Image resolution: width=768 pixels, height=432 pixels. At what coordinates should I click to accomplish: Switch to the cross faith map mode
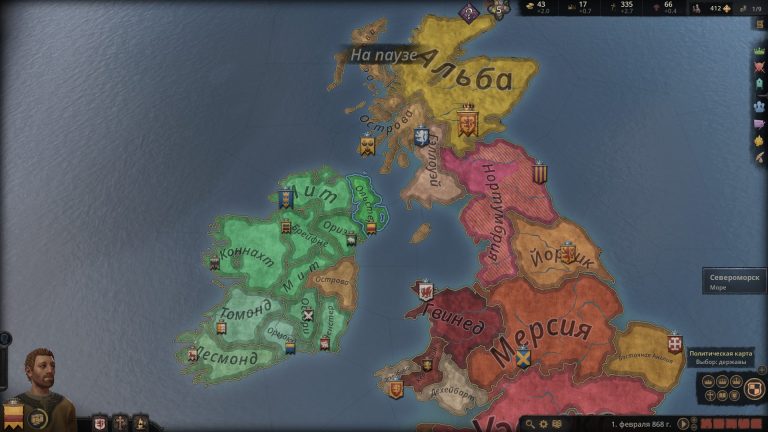point(709,396)
